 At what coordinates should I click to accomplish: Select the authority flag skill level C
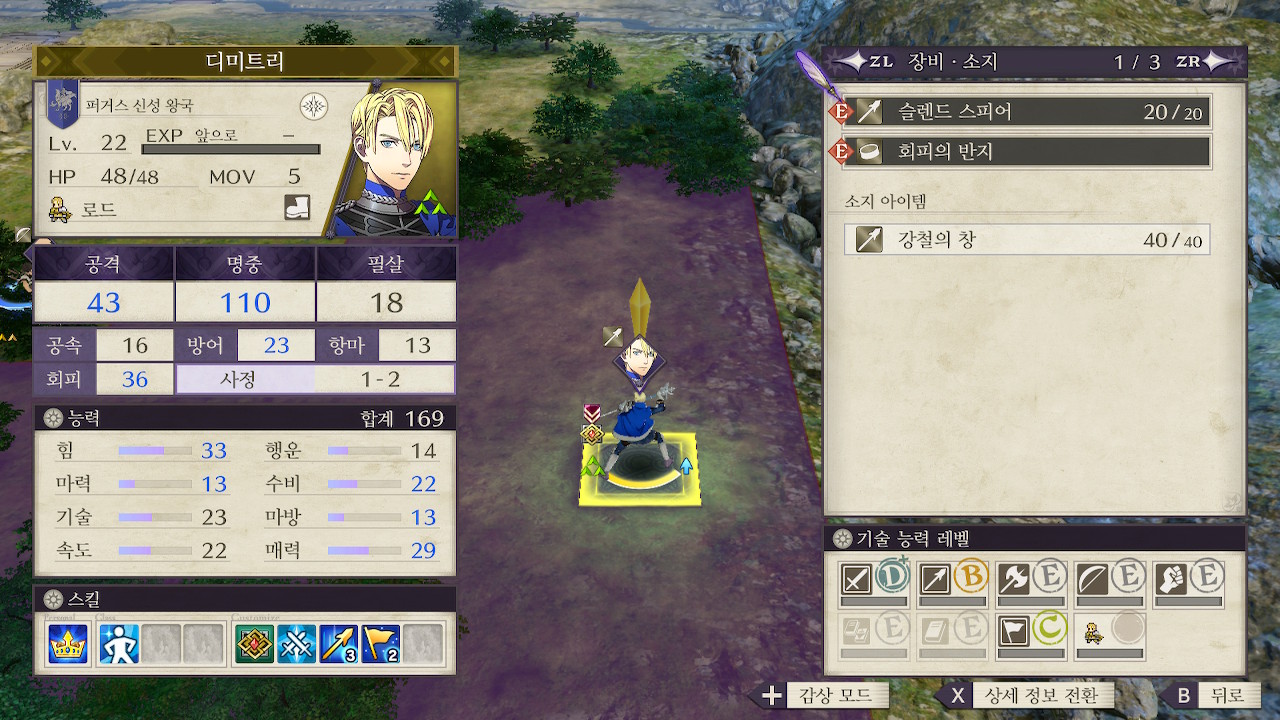click(1031, 633)
